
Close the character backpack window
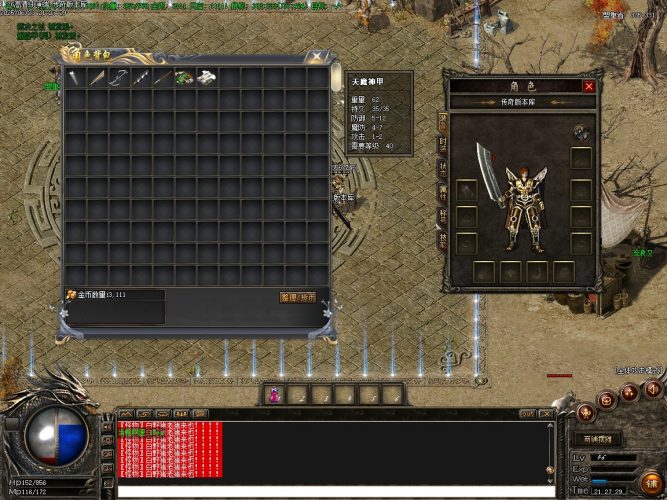click(317, 57)
